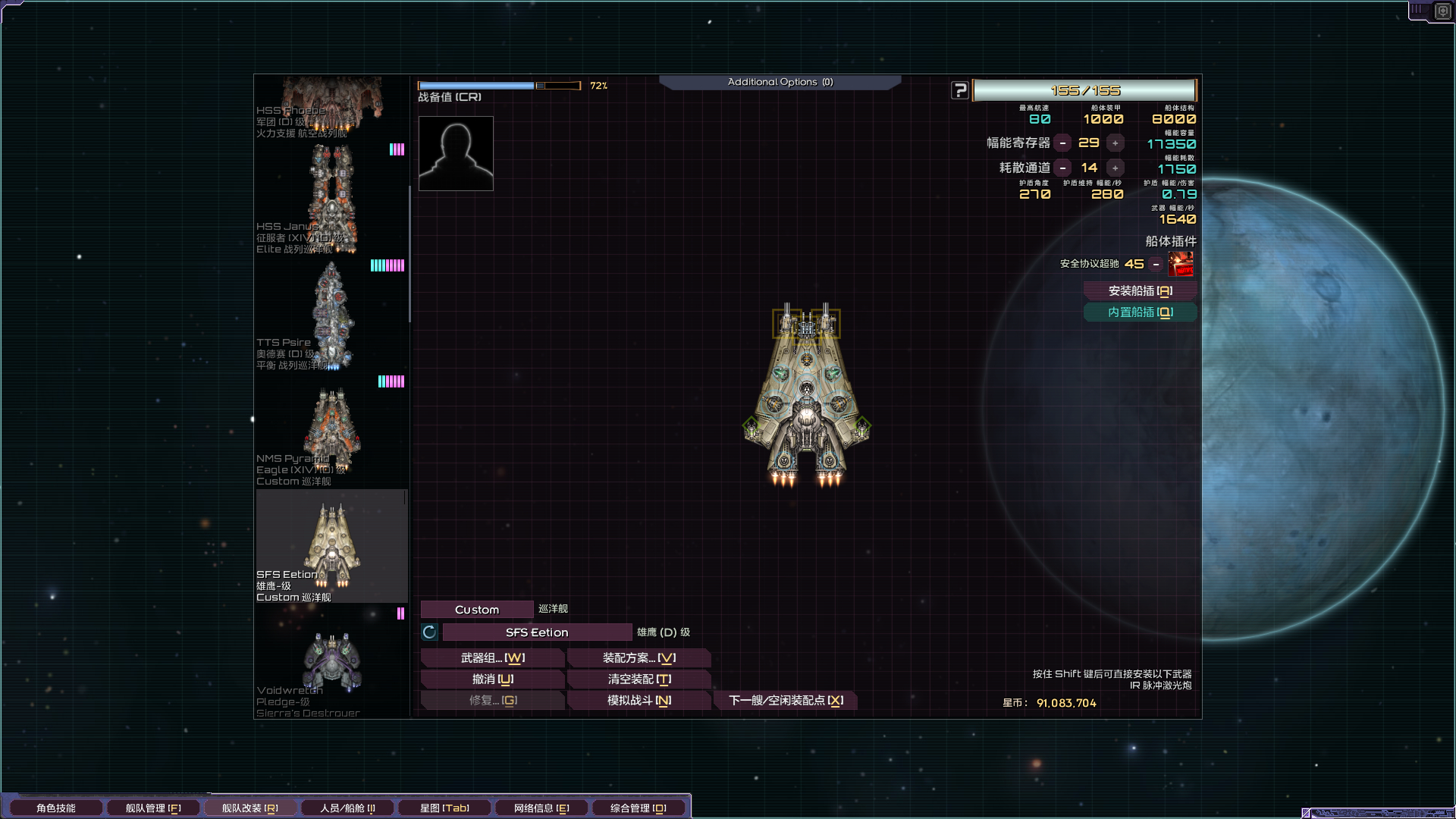This screenshot has width=1456, height=819.
Task: Choose TTS Psire from the ship list
Action: click(x=331, y=315)
